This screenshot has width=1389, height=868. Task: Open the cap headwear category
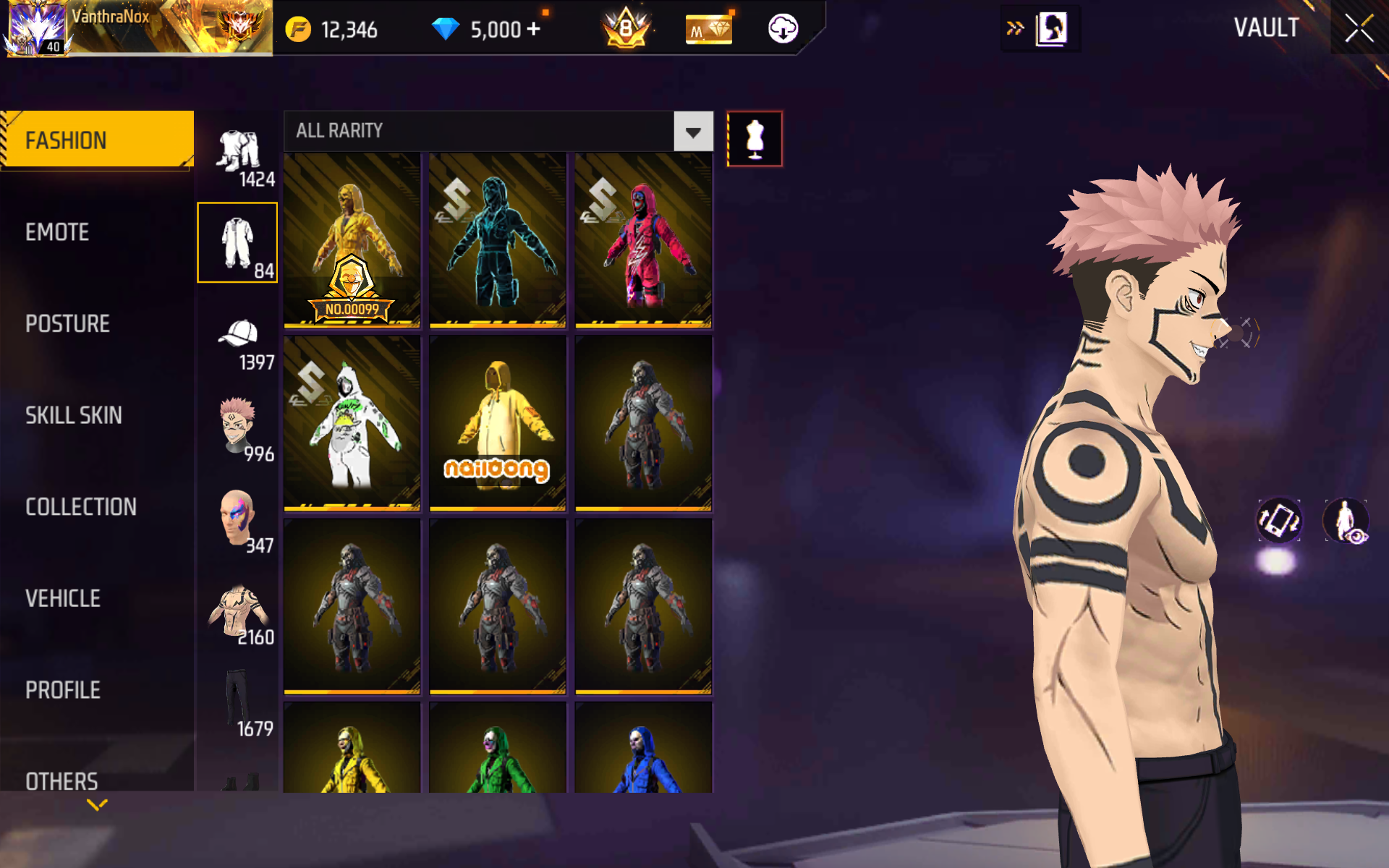pos(238,339)
